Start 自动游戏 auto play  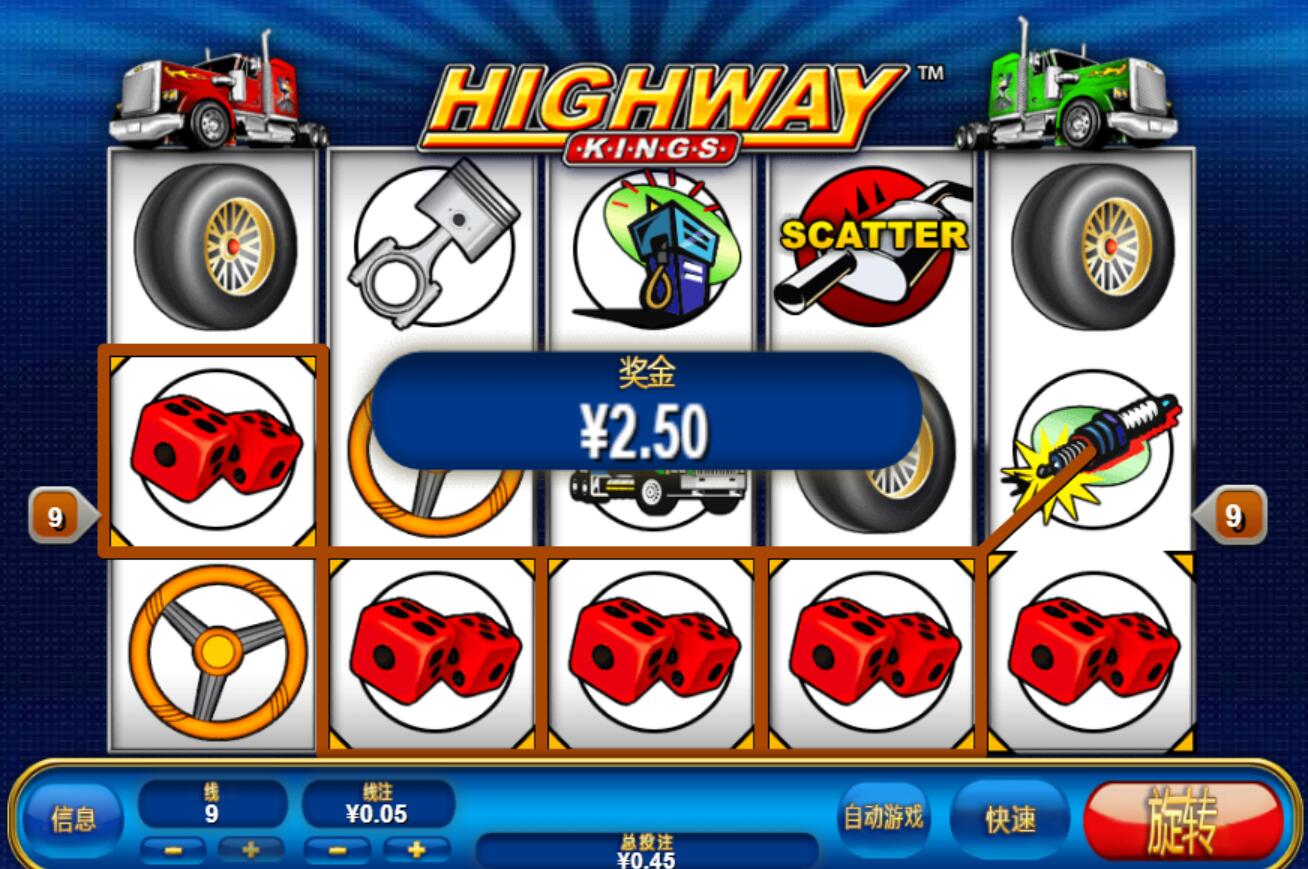tap(883, 818)
